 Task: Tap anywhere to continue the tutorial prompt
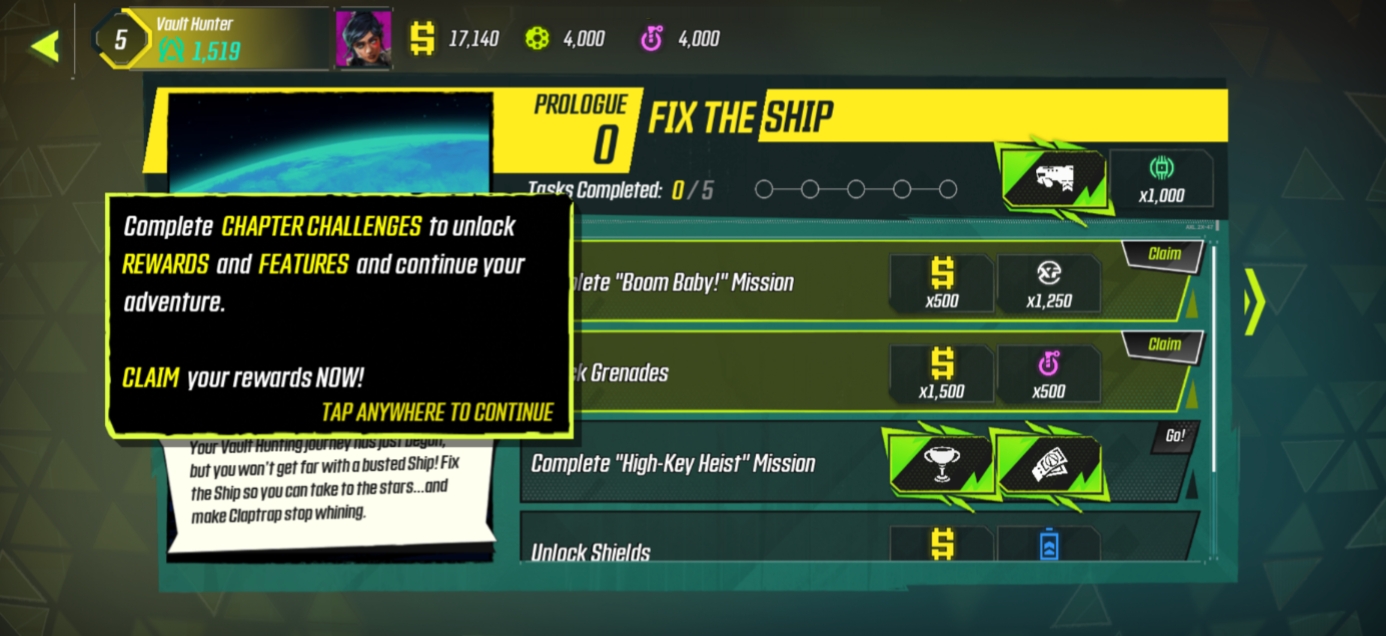tap(437, 412)
